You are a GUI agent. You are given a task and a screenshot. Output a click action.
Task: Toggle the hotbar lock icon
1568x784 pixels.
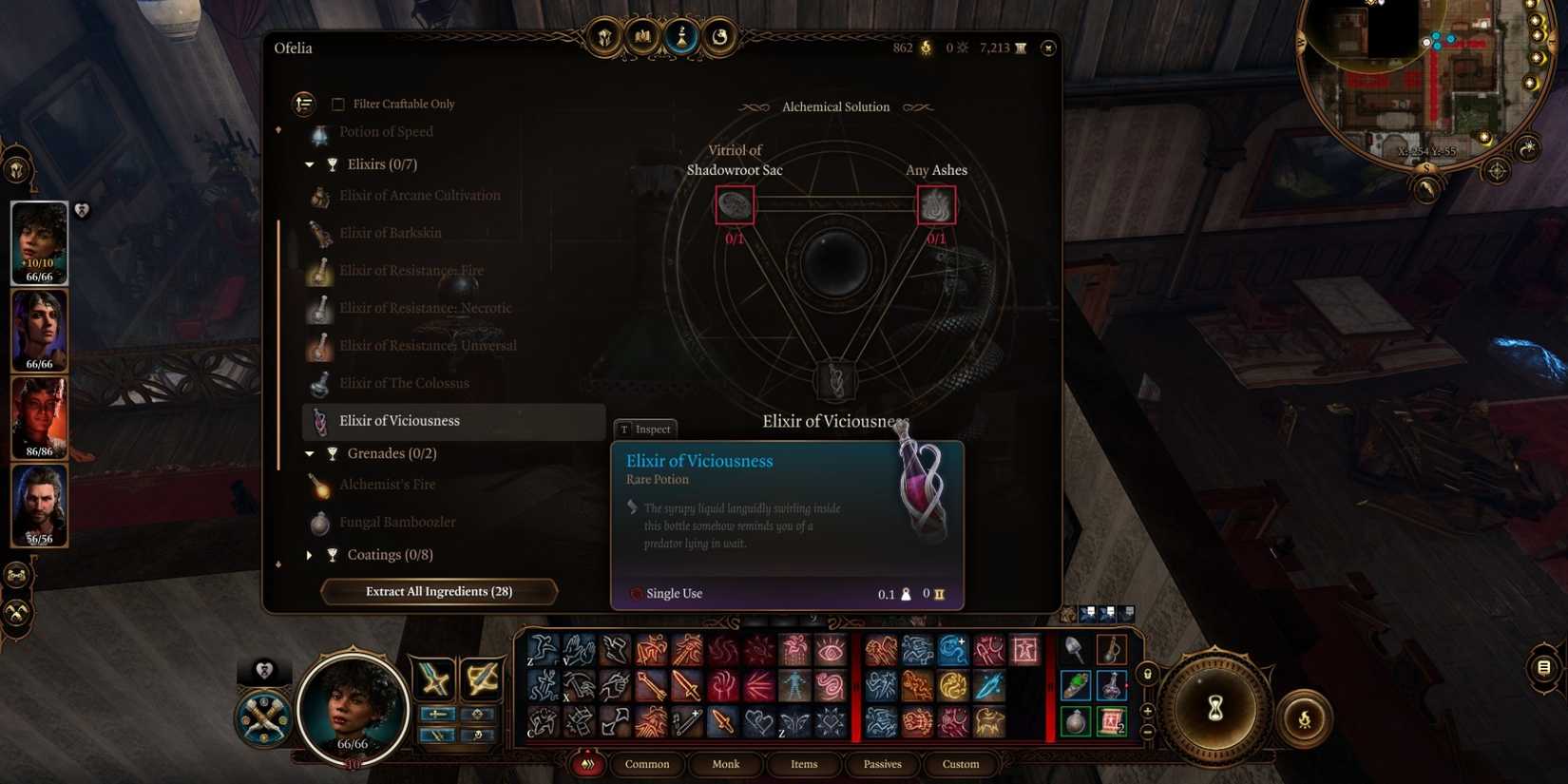(x=1147, y=672)
